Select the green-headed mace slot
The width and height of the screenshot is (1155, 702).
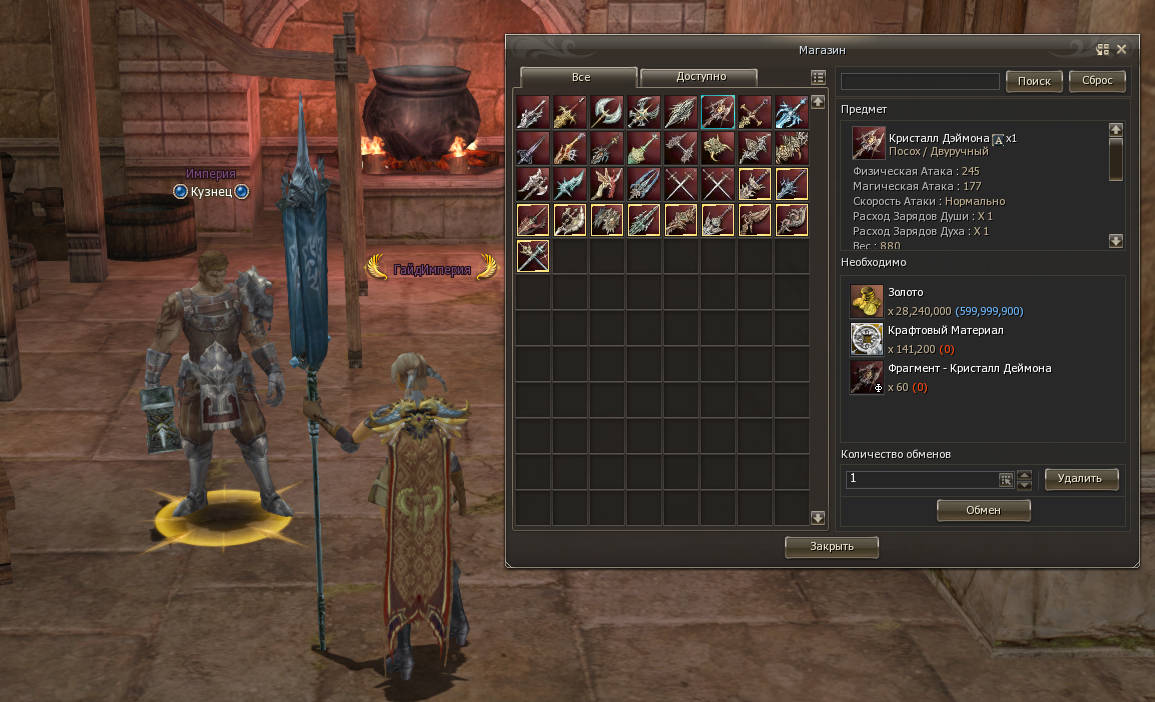tap(644, 148)
